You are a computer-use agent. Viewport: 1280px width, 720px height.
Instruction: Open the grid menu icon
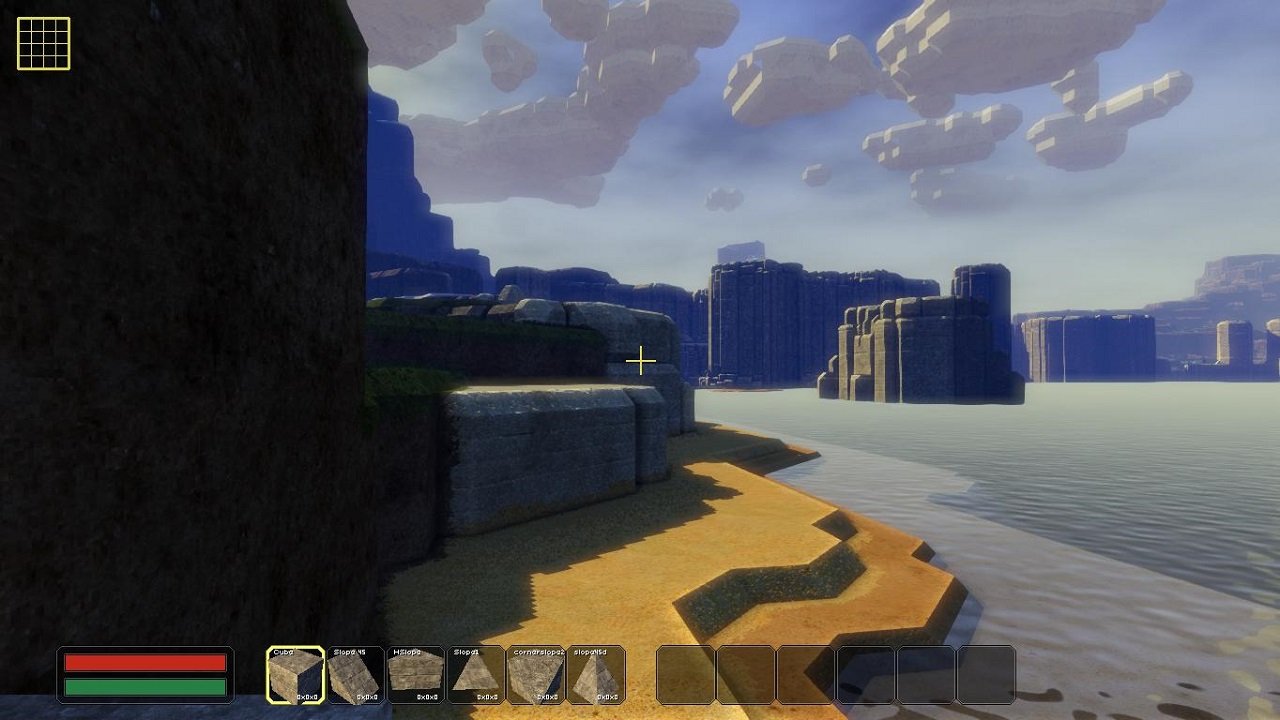click(x=43, y=44)
